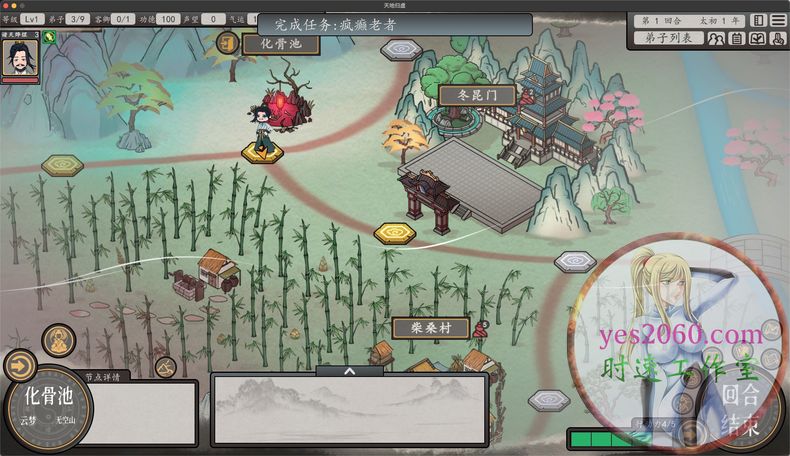Move to the yellow hexagon node by the gate
Screen dimensions: 790x456
click(394, 234)
